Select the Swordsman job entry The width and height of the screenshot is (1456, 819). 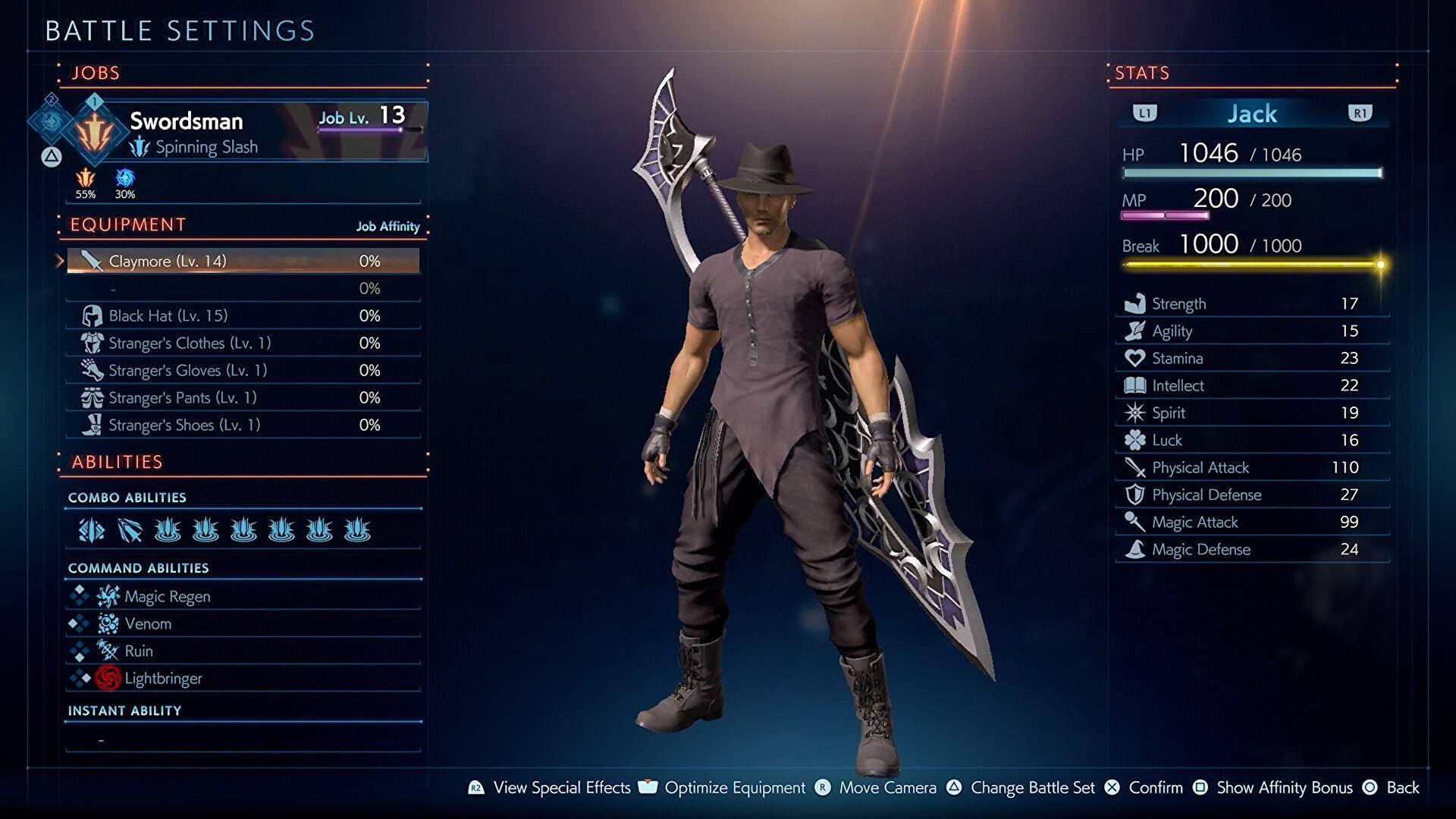coord(243,131)
